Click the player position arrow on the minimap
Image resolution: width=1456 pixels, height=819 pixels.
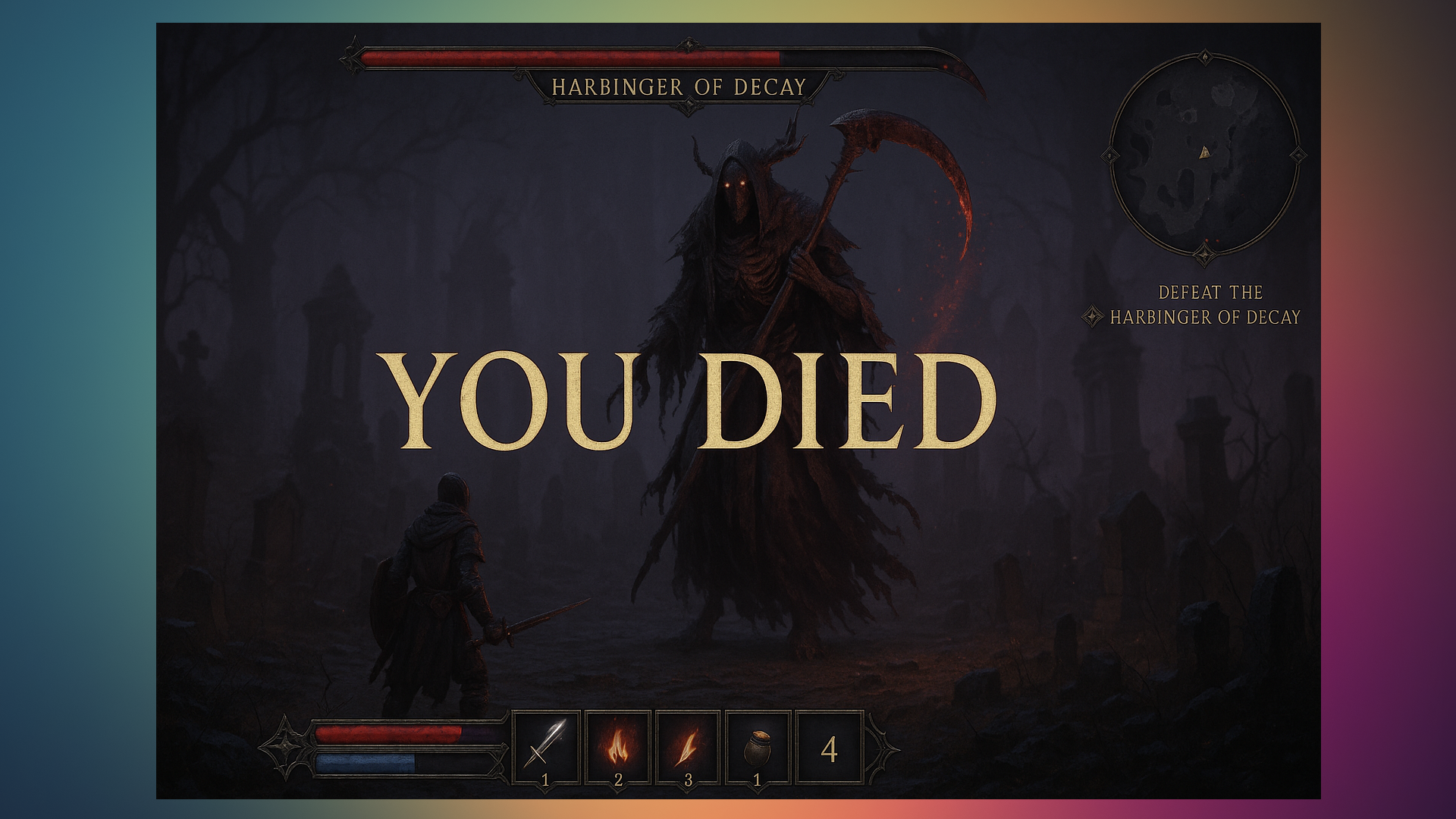pos(1204,153)
